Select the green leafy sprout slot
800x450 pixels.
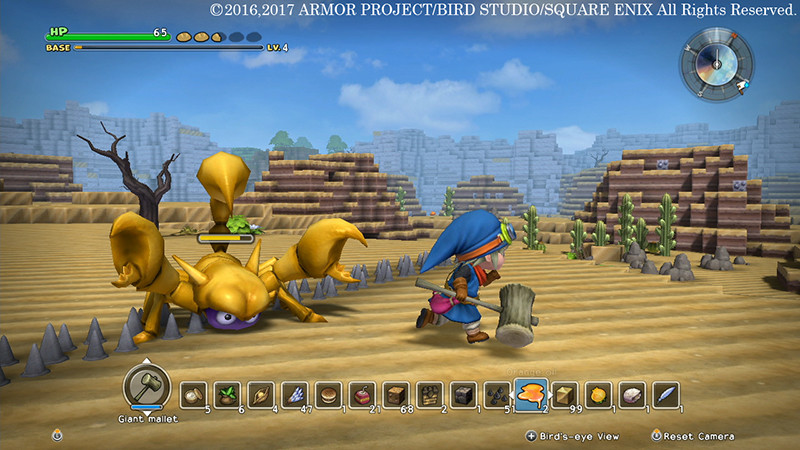click(226, 394)
